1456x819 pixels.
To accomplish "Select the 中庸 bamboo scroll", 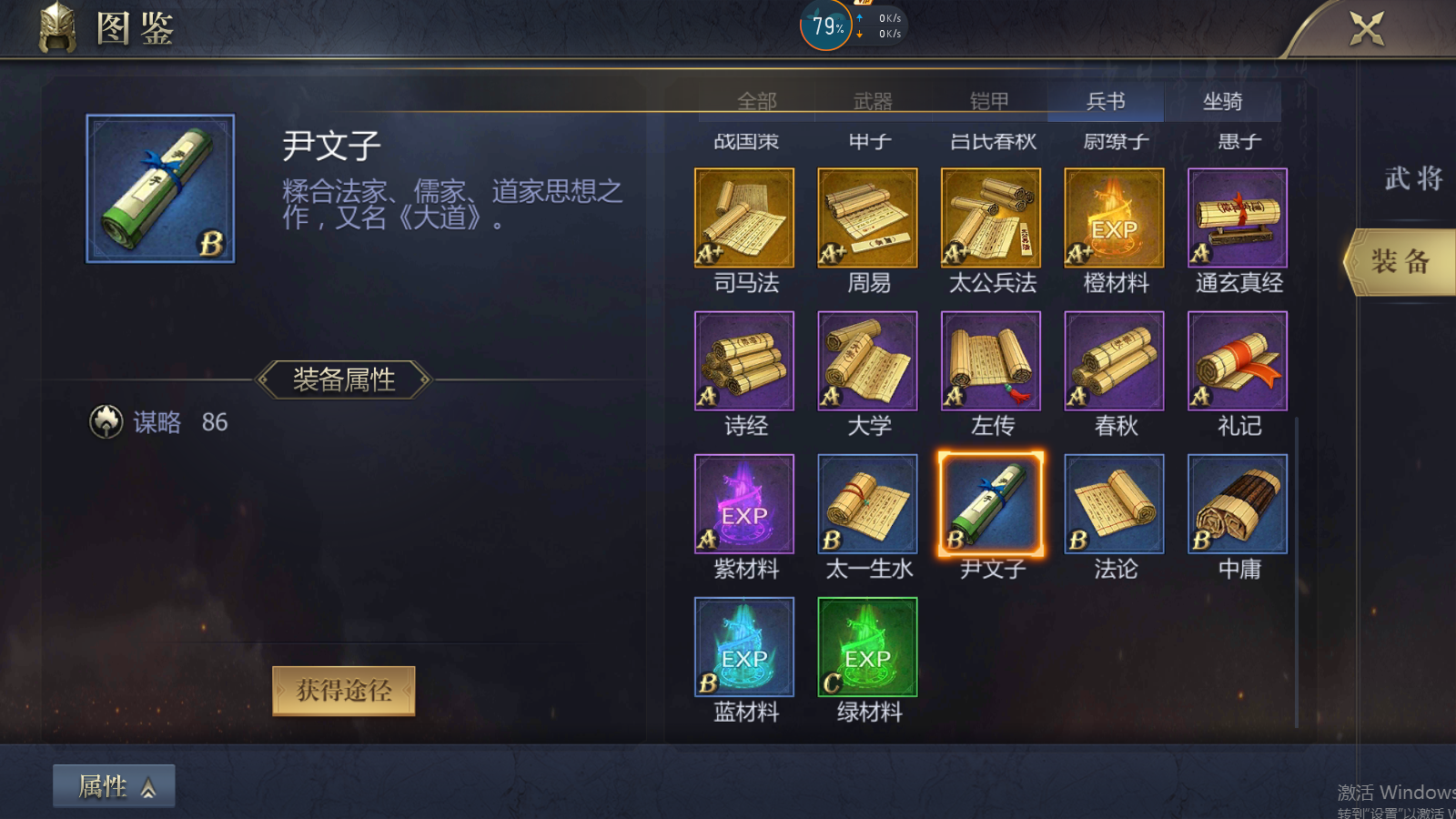I will pos(1237,503).
